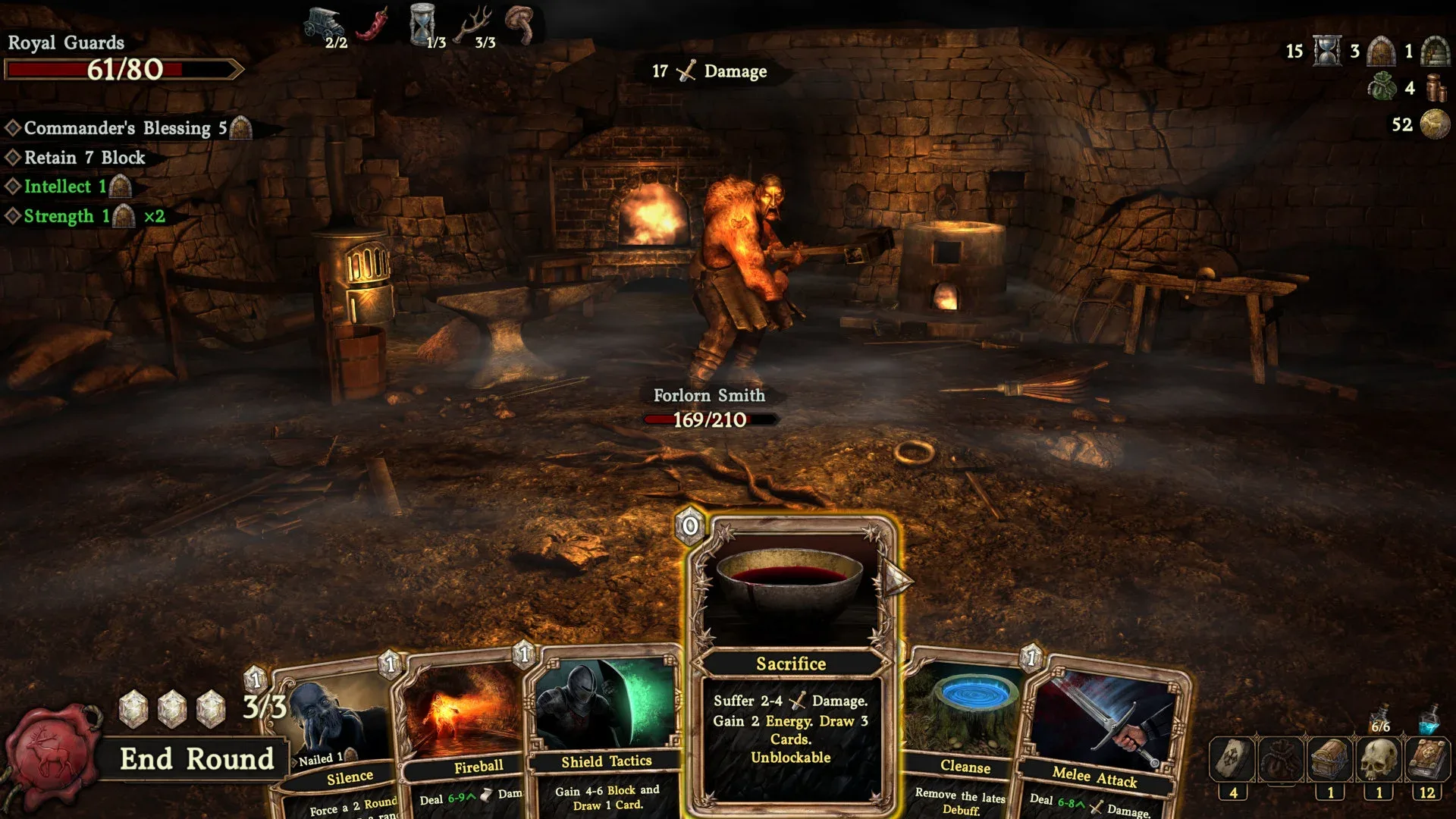The height and width of the screenshot is (819, 1456).
Task: Click the mushroom relic icon
Action: 522,23
